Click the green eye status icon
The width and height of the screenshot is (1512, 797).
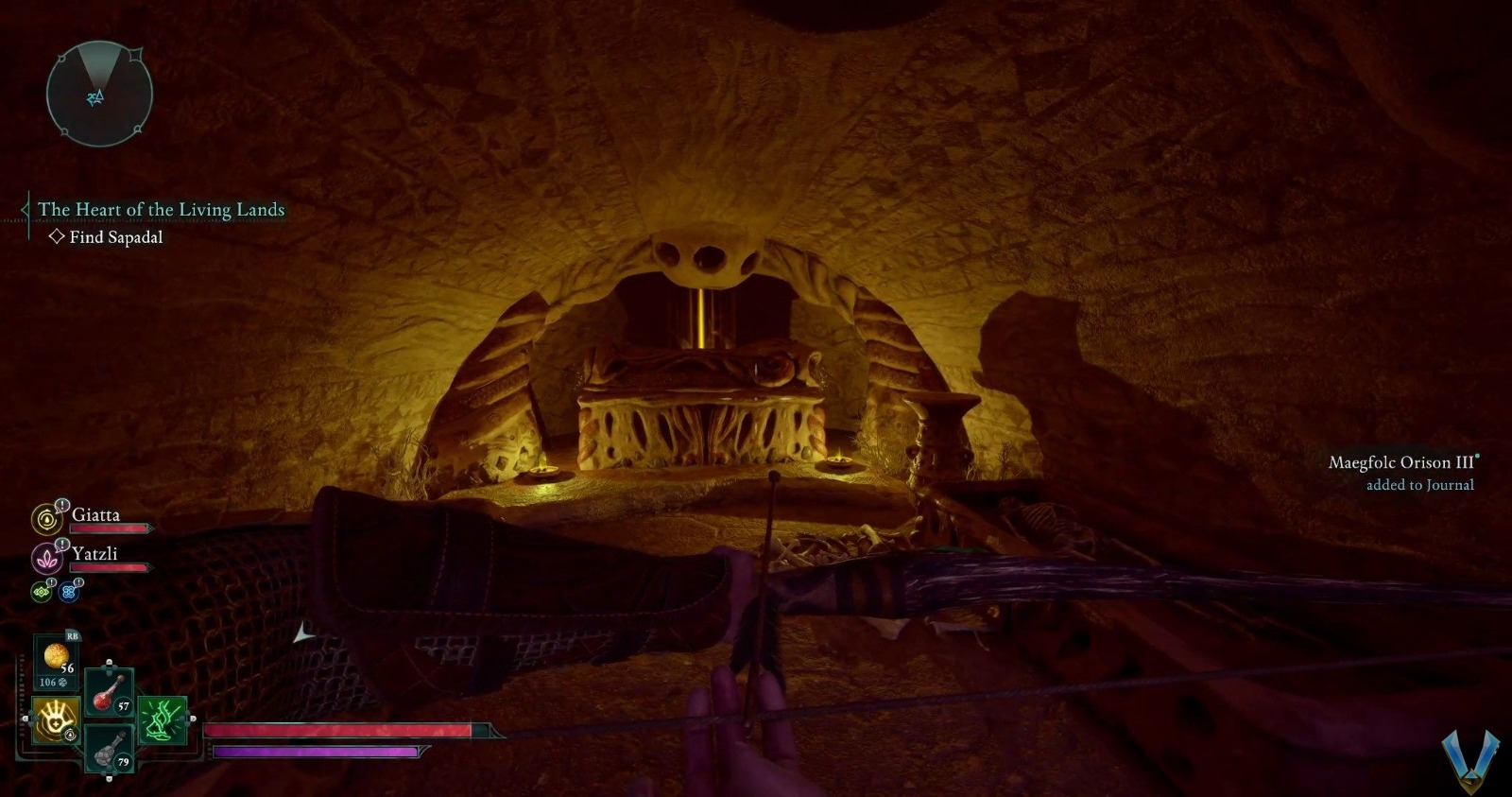coord(42,592)
